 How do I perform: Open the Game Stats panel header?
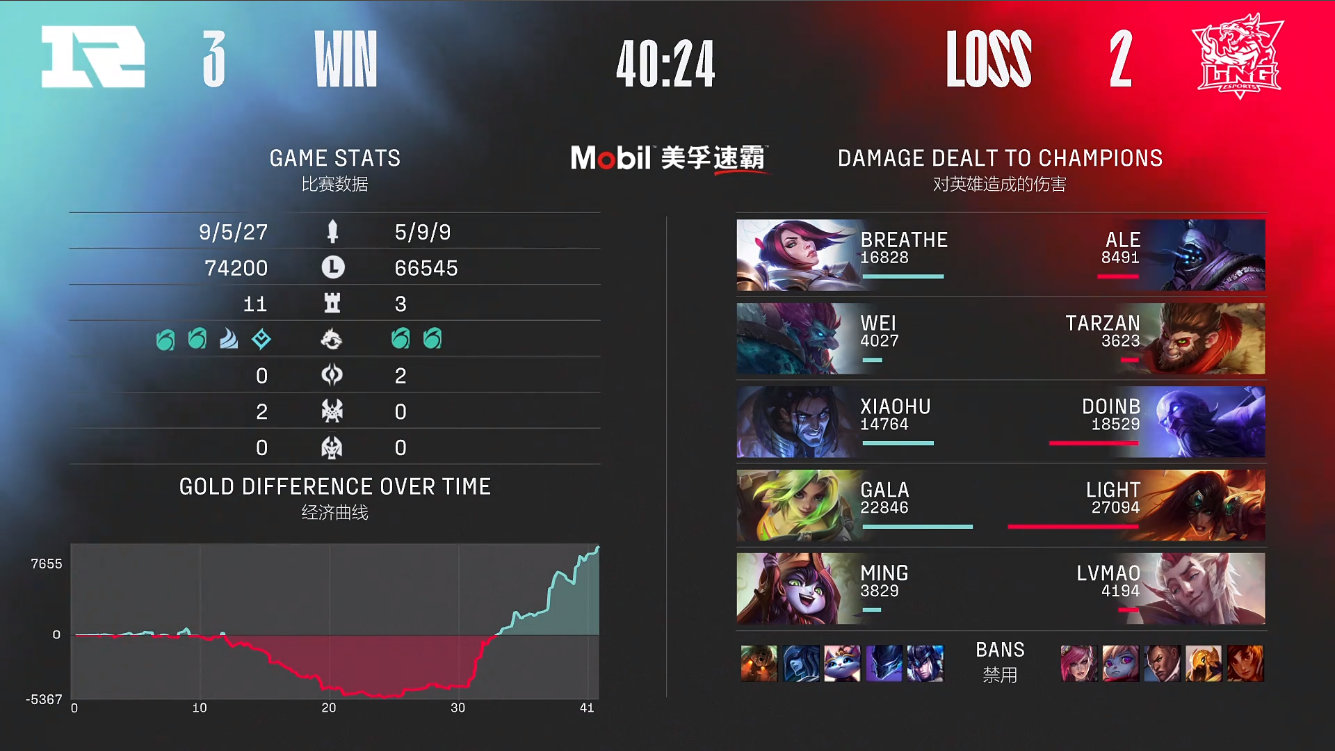(x=334, y=158)
